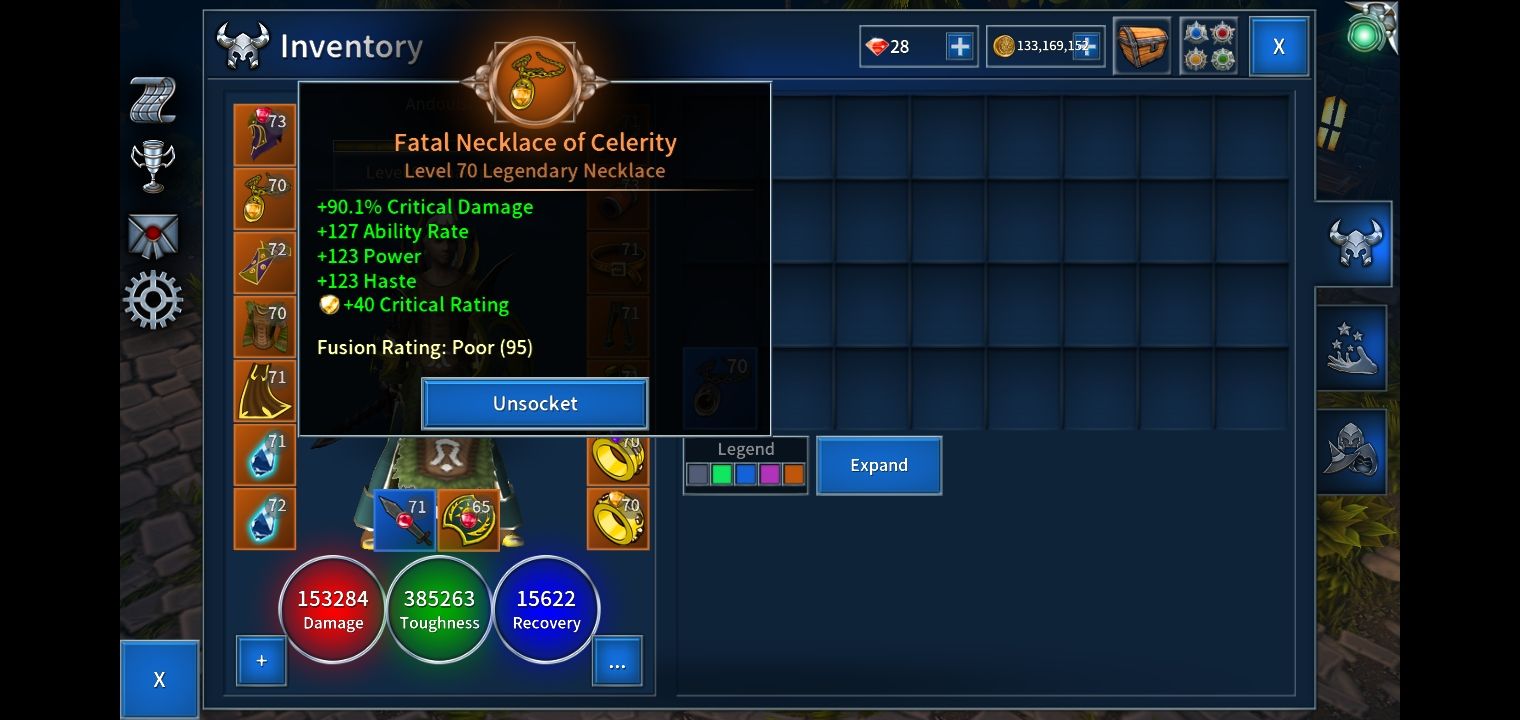Unsocket the Fatal Necklace of Celerity

[535, 403]
